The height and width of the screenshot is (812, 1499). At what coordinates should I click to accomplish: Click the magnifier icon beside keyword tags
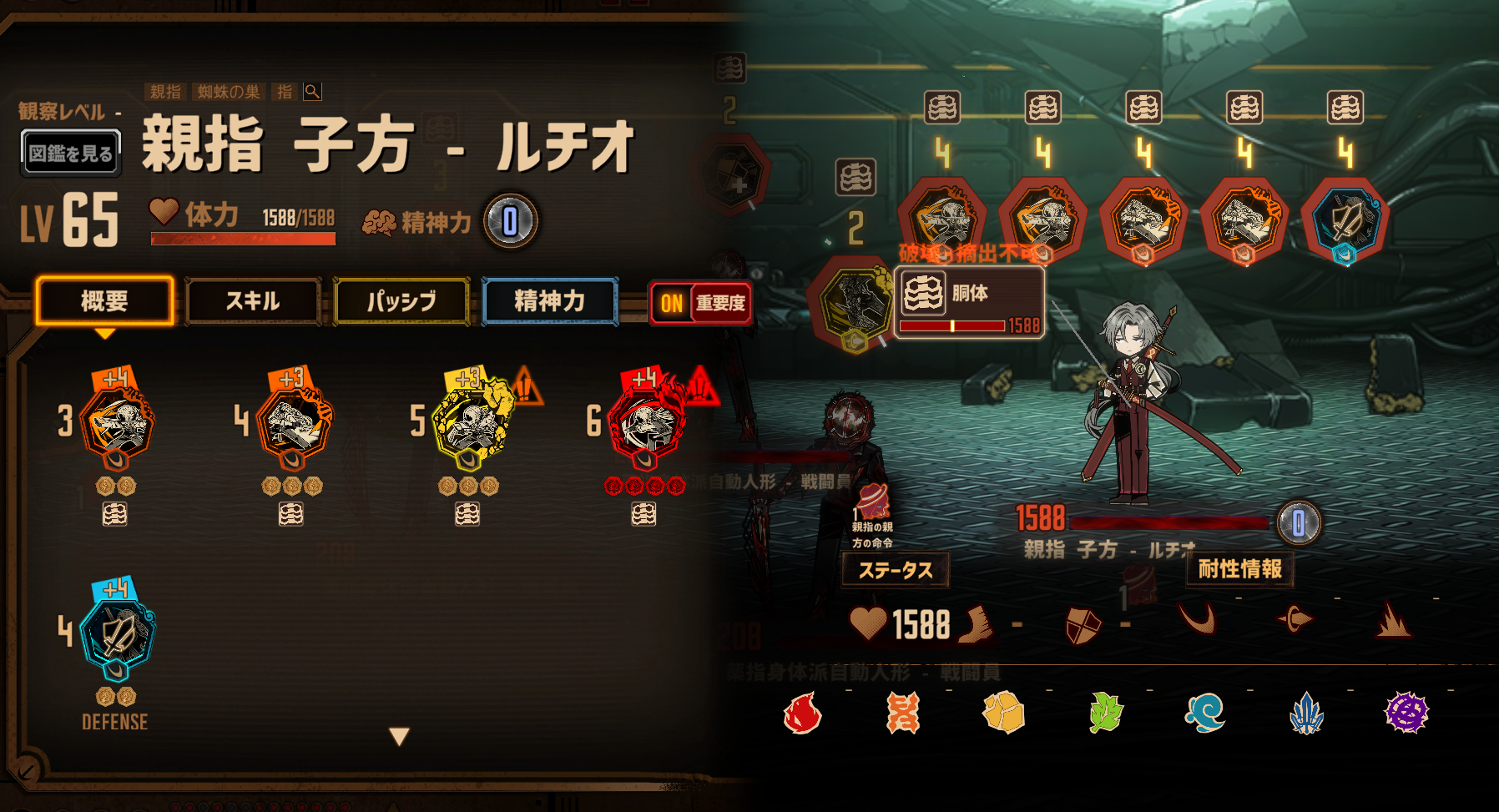coord(312,92)
